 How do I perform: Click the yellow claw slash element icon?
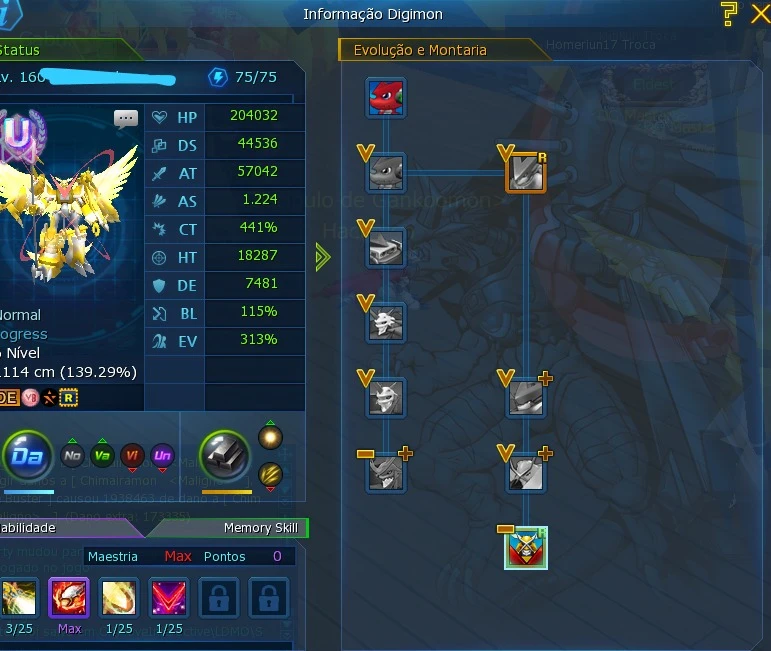[271, 474]
